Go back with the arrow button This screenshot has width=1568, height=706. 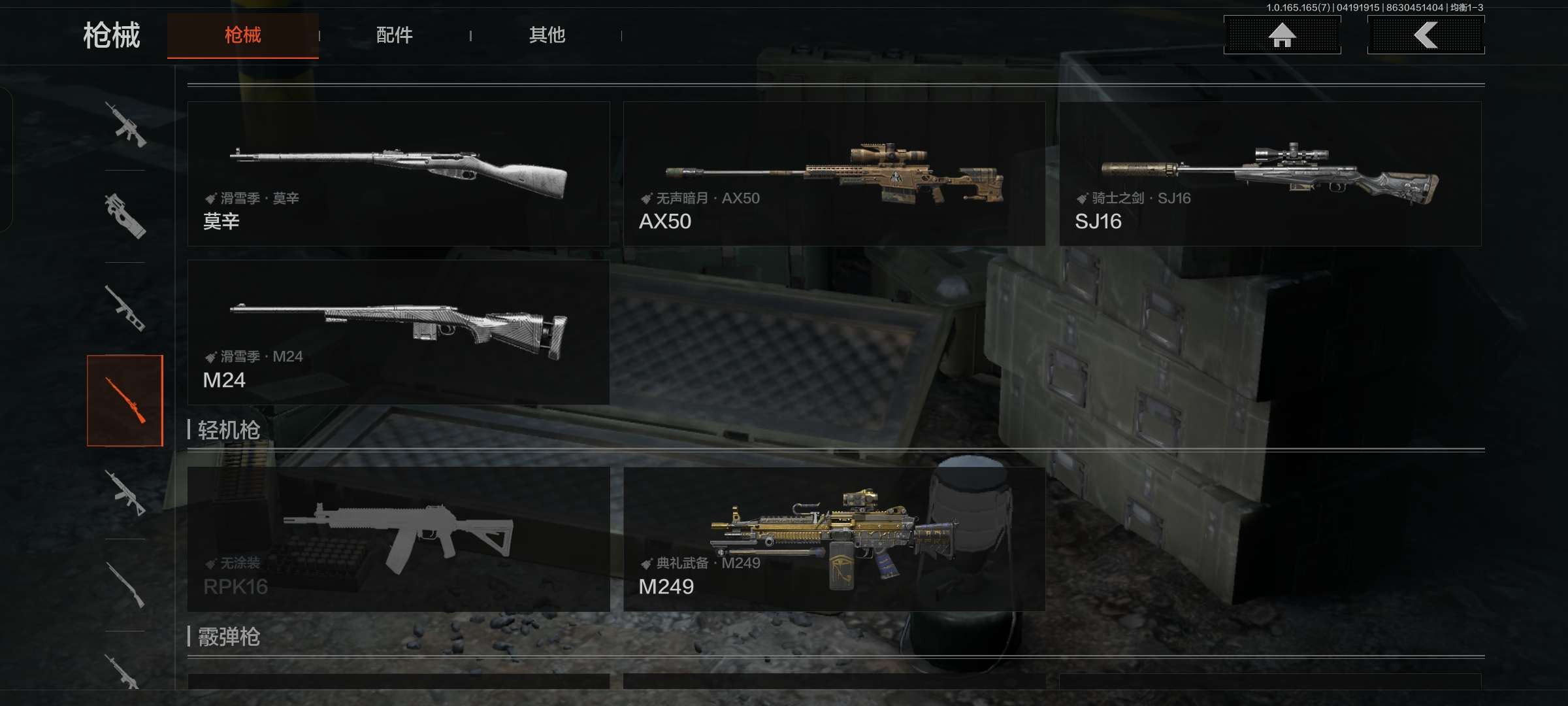click(1426, 35)
